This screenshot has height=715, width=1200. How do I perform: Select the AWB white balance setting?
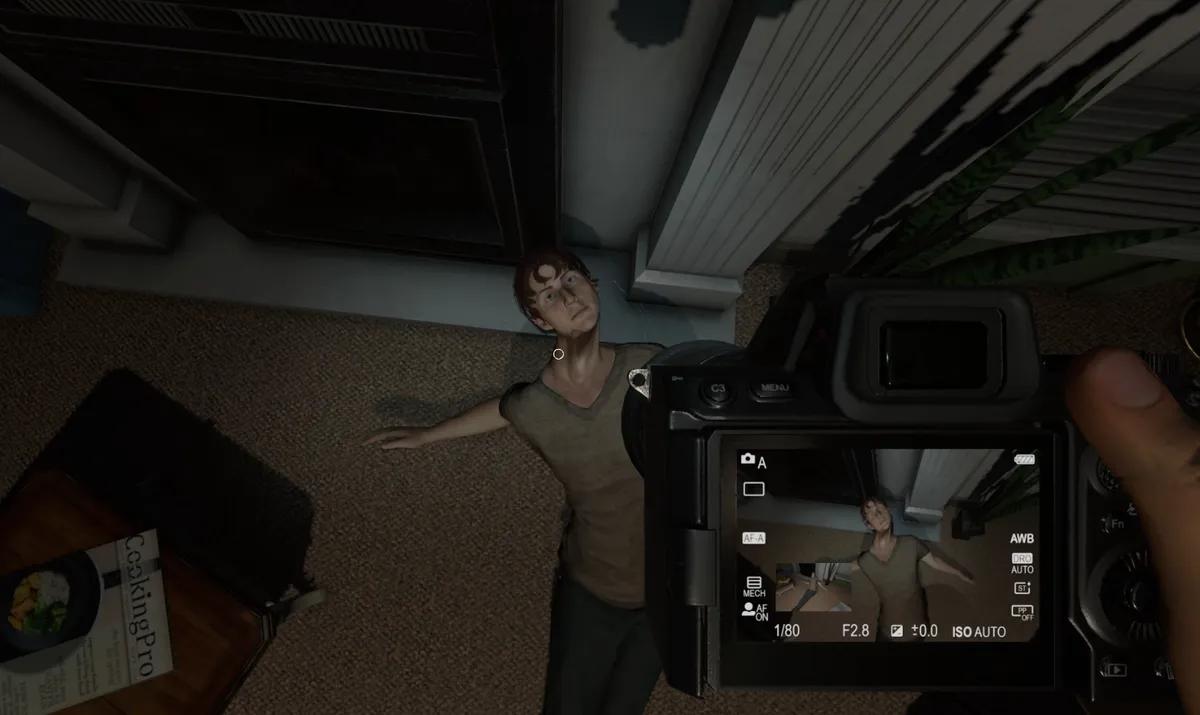1021,537
